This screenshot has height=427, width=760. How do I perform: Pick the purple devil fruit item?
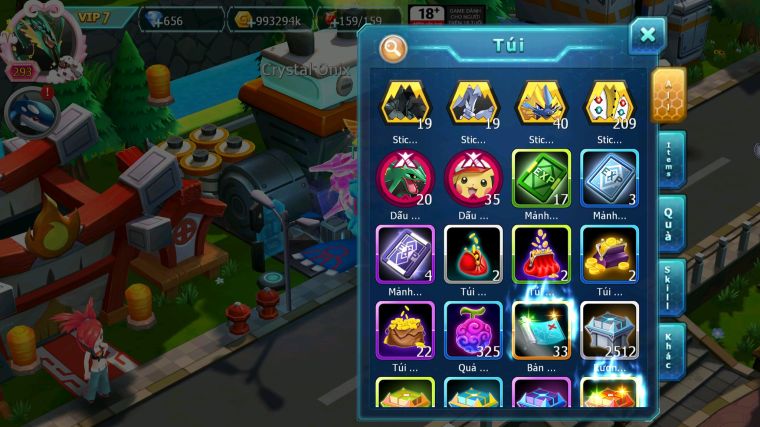473,329
